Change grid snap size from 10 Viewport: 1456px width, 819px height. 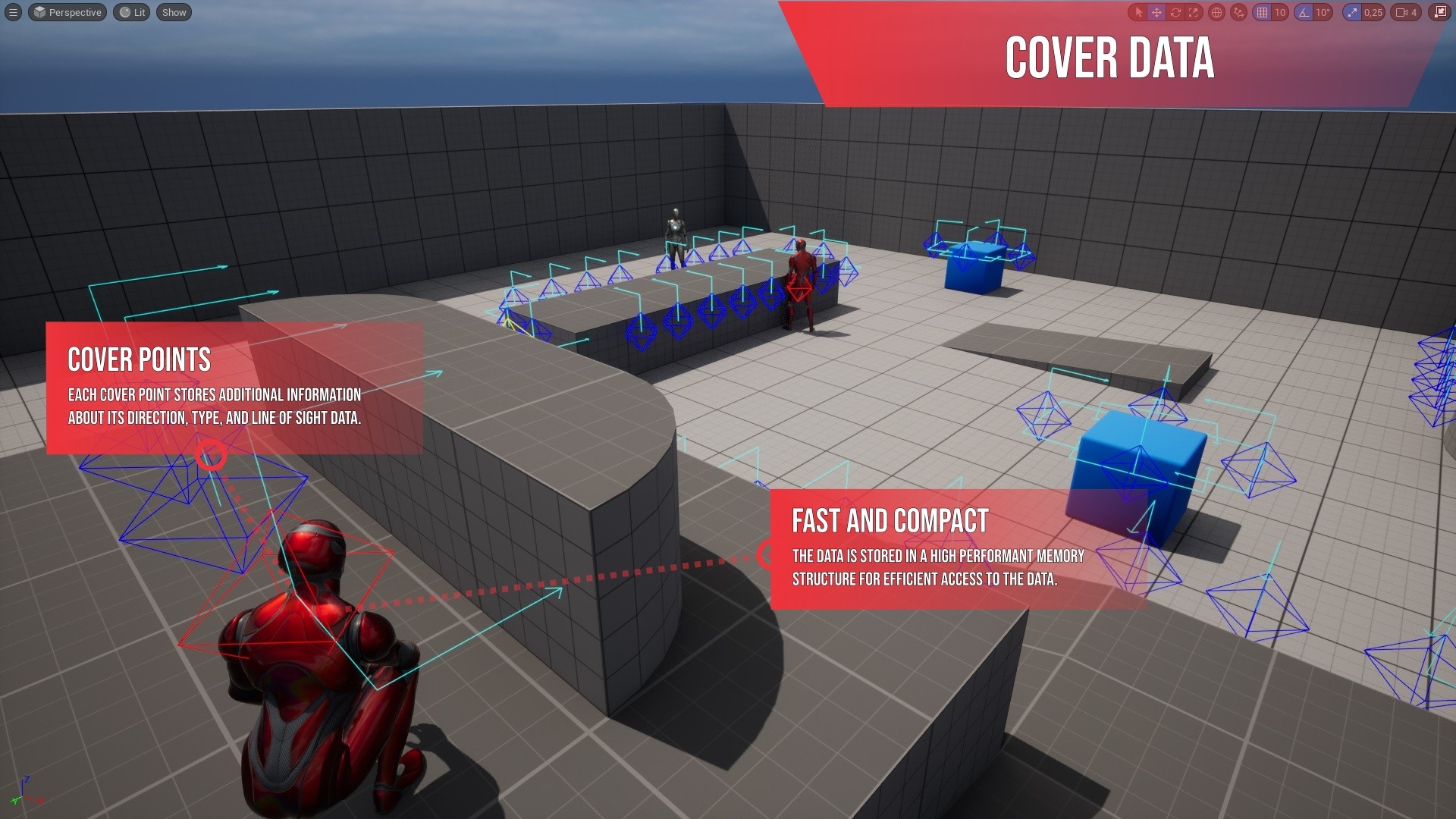(x=1279, y=12)
